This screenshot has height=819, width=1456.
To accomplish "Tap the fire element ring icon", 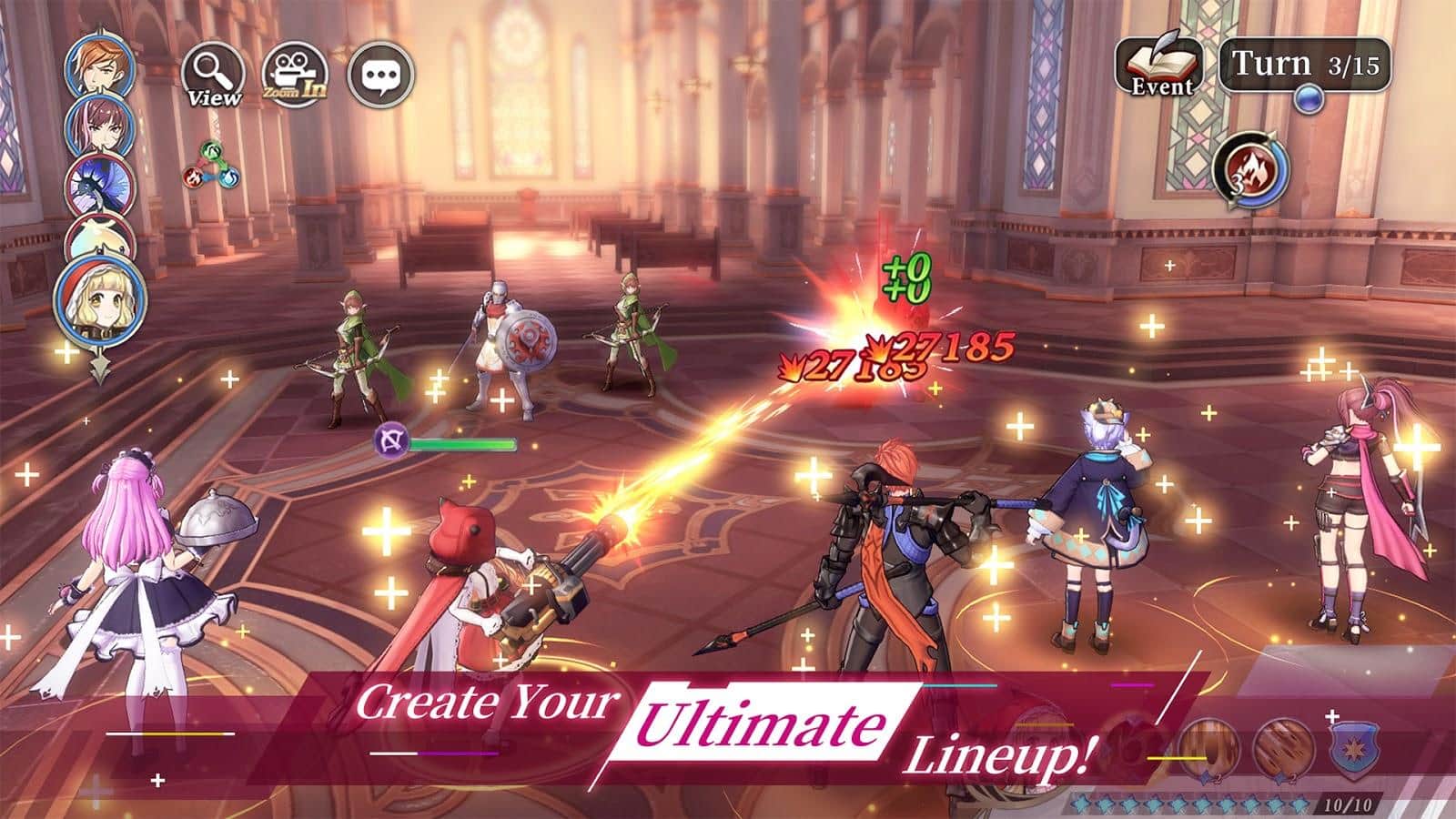I will [x=1249, y=170].
